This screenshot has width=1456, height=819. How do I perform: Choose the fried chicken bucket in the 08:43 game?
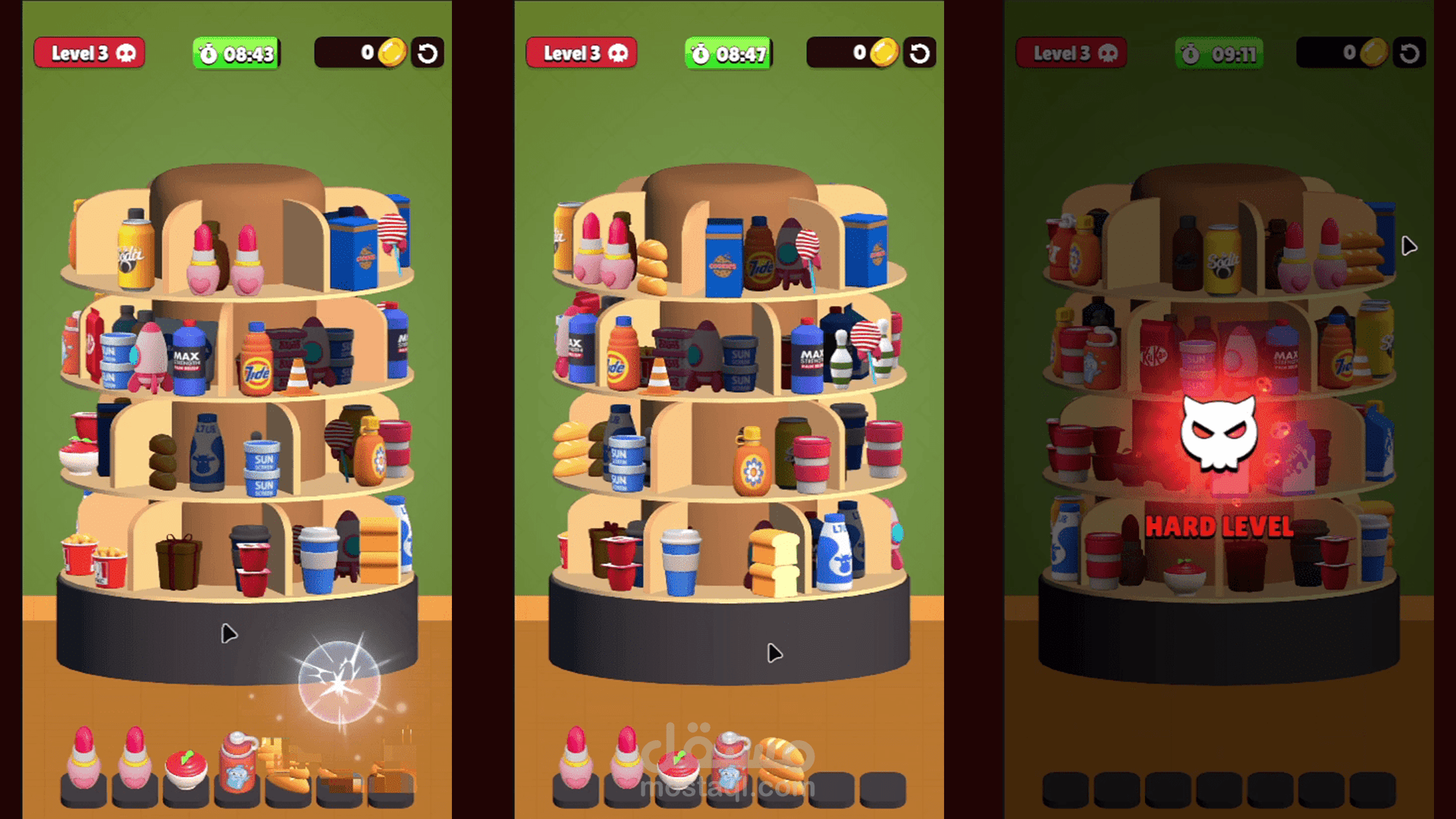80,555
